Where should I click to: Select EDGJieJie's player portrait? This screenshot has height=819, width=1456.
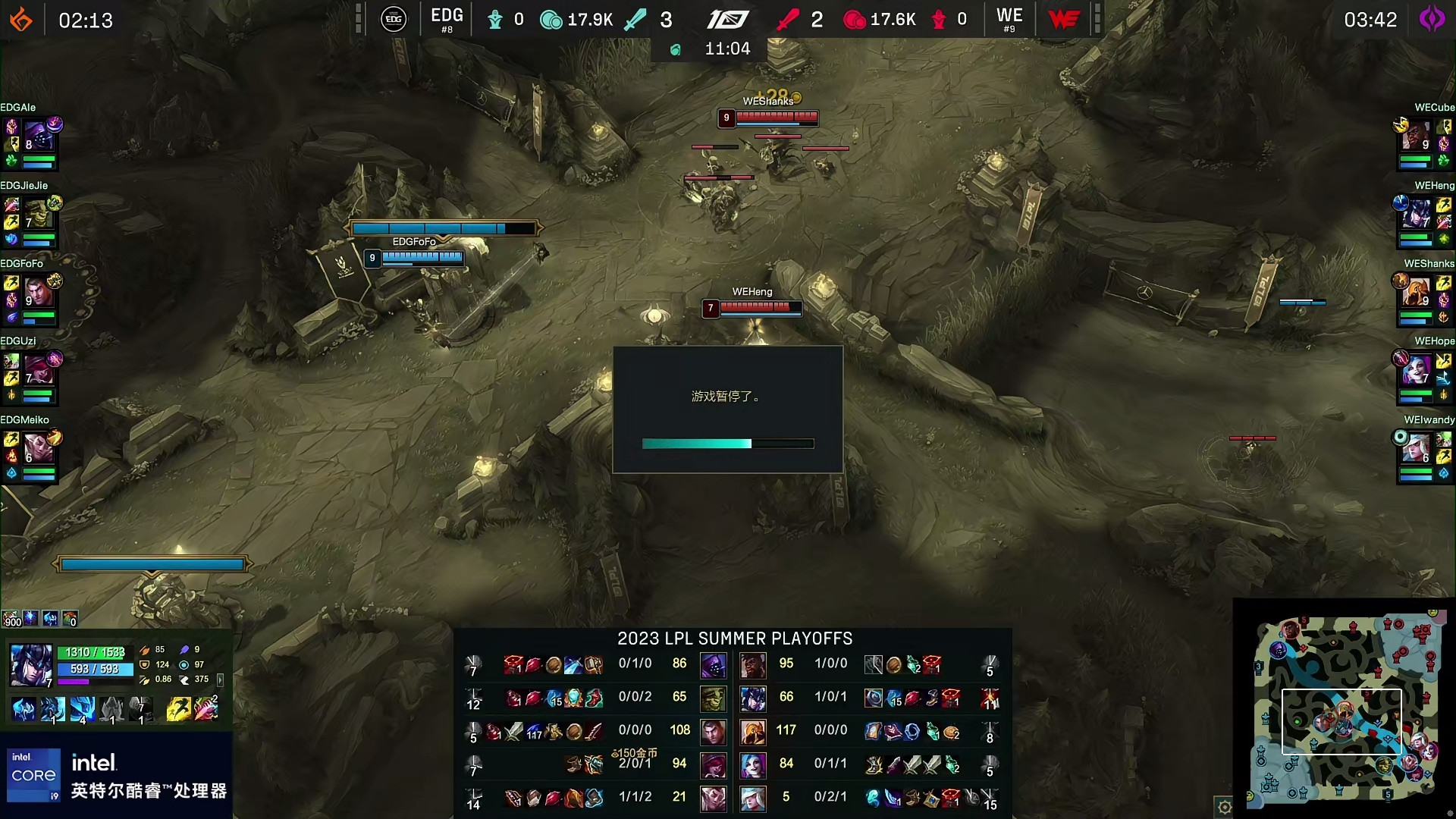point(36,215)
